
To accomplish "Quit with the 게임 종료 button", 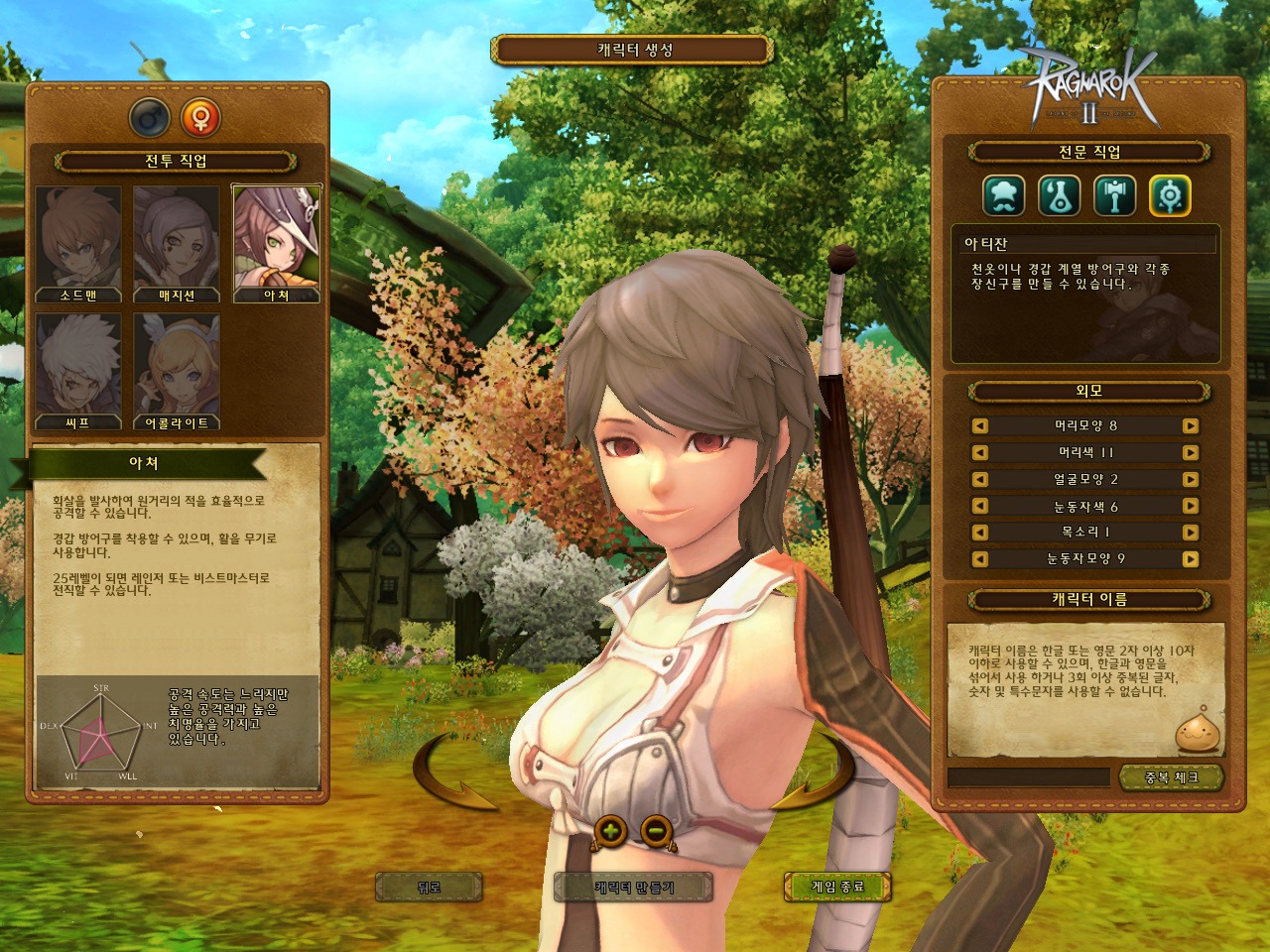I will tap(837, 887).
